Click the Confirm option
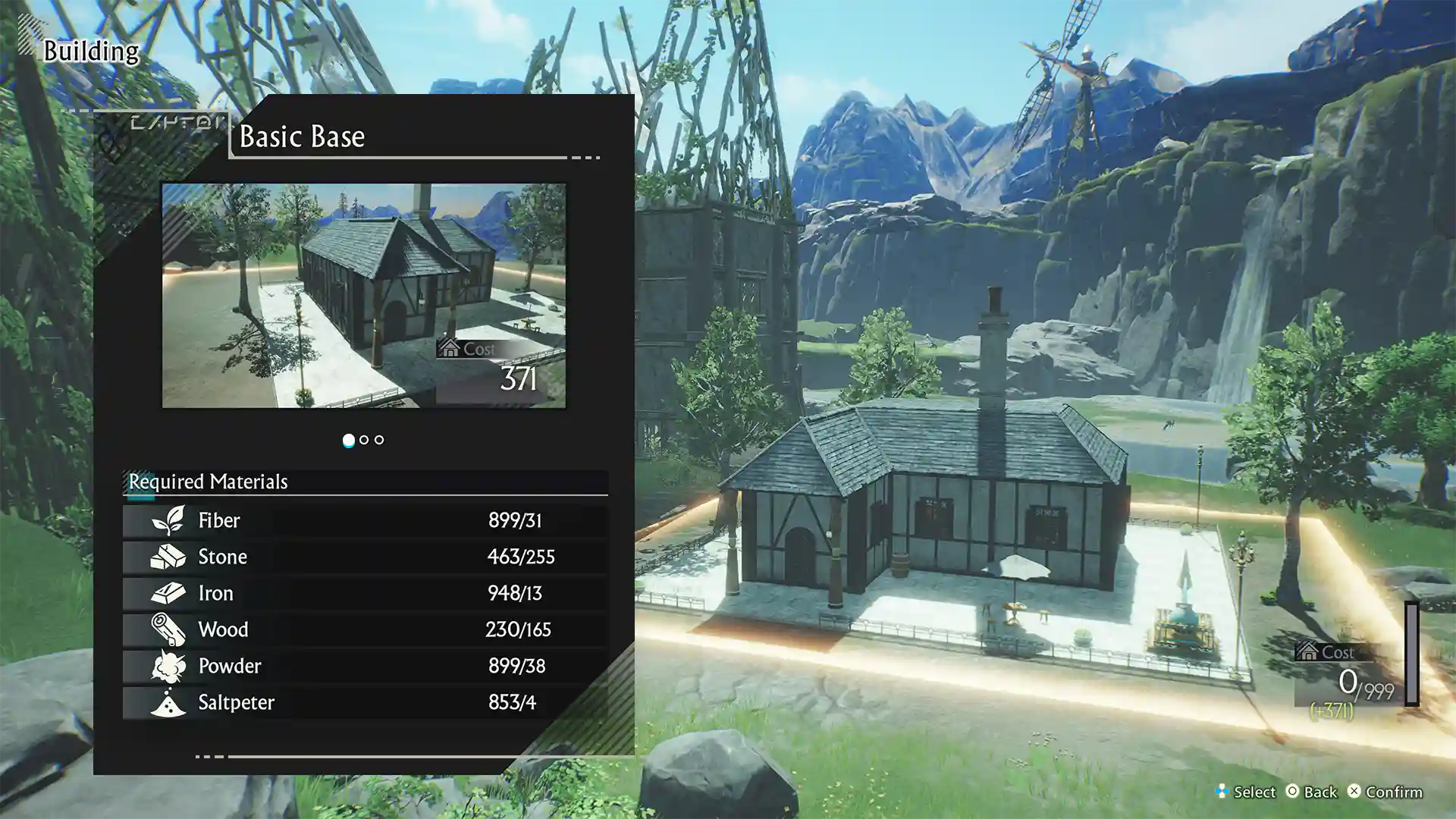Screen dimensions: 1456x819 1385,792
